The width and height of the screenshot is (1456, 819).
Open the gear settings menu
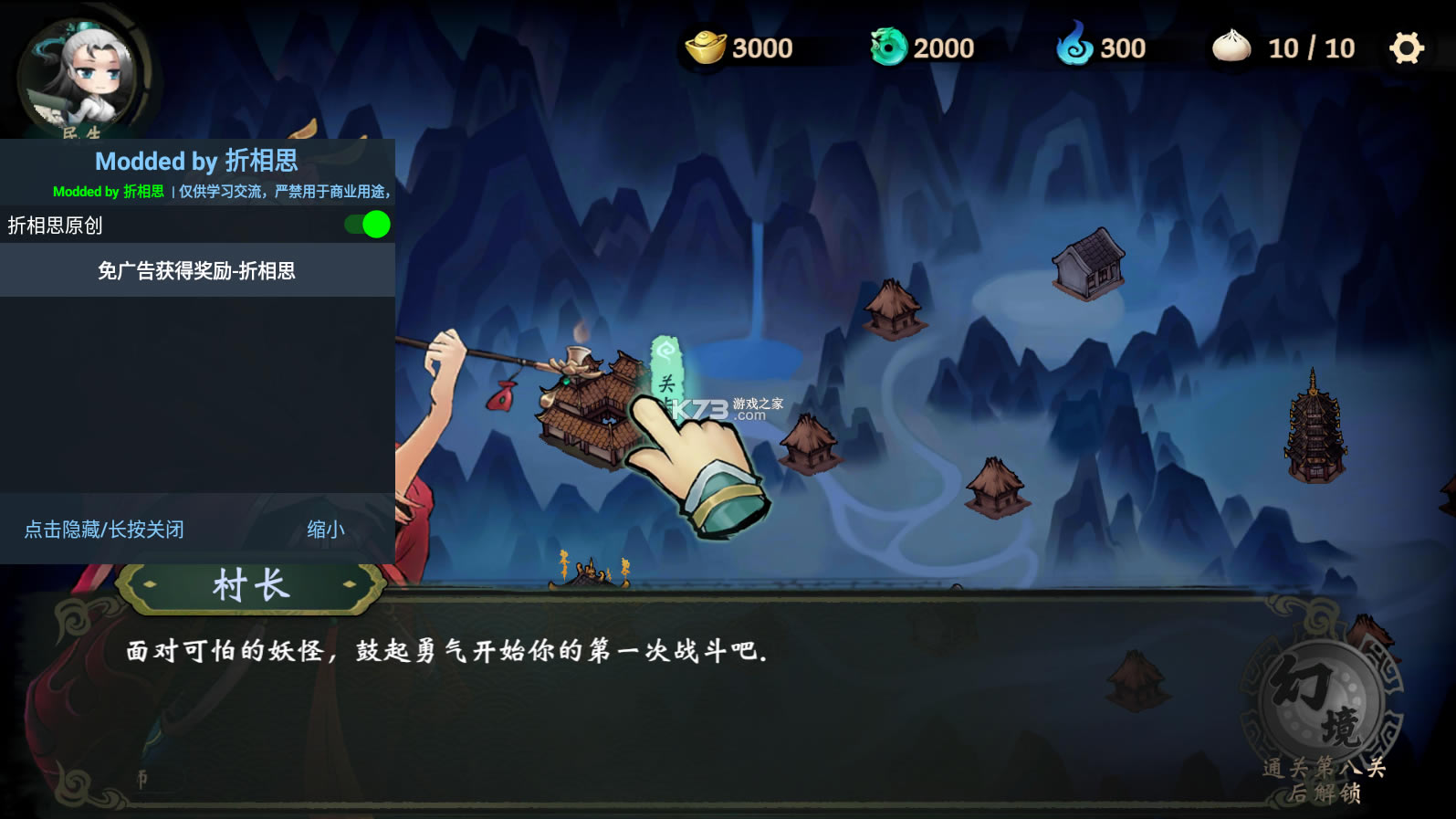pos(1406,47)
